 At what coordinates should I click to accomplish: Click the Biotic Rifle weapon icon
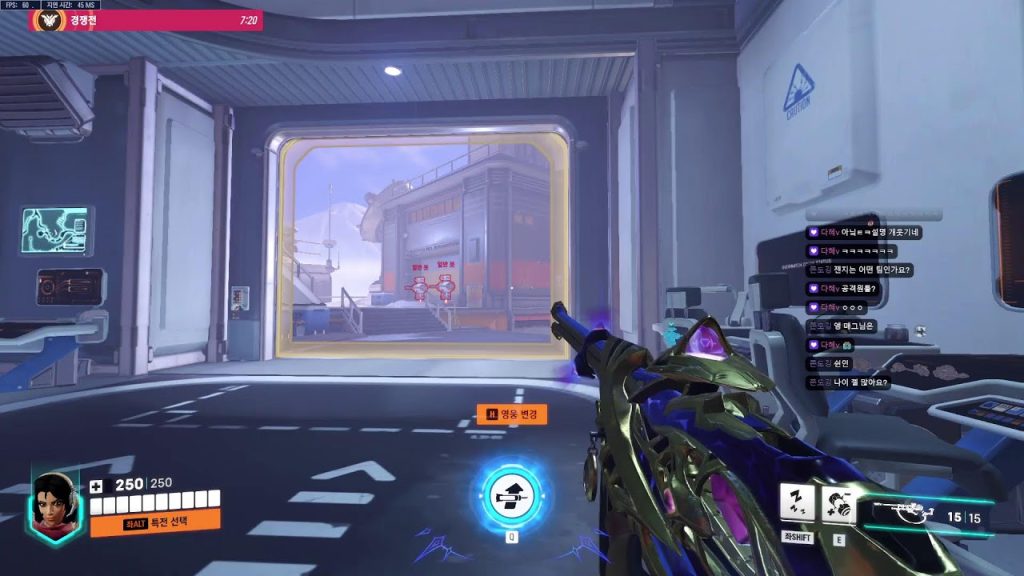[x=904, y=514]
